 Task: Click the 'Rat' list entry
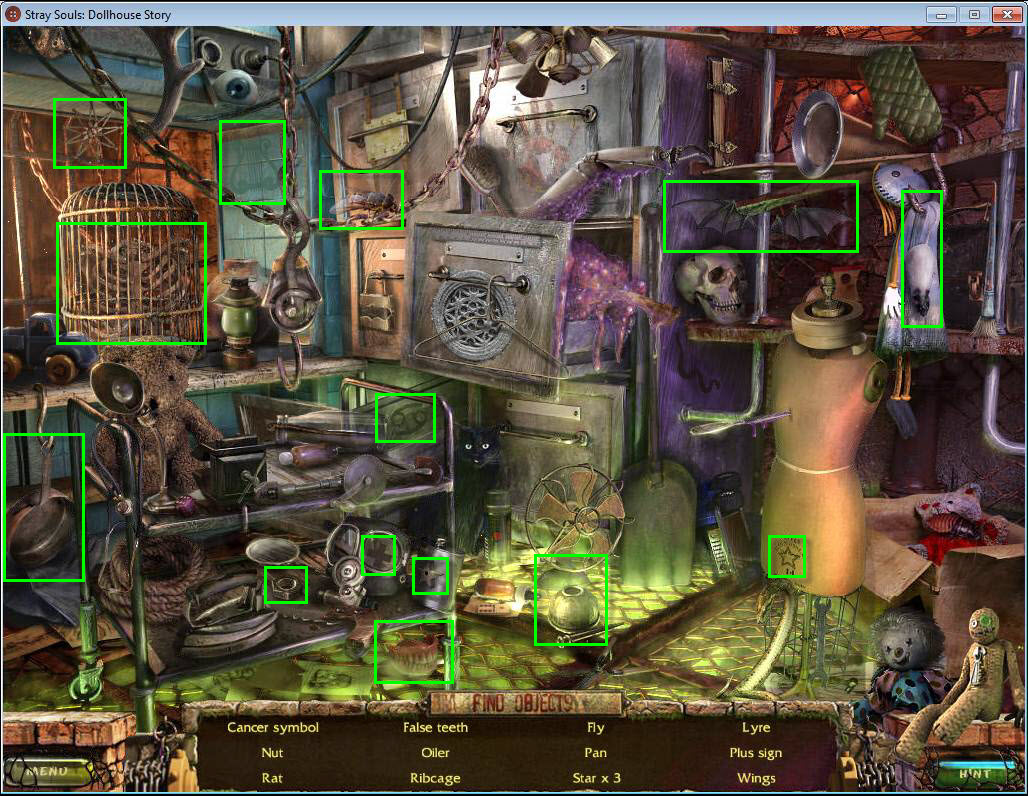pyautogui.click(x=272, y=777)
